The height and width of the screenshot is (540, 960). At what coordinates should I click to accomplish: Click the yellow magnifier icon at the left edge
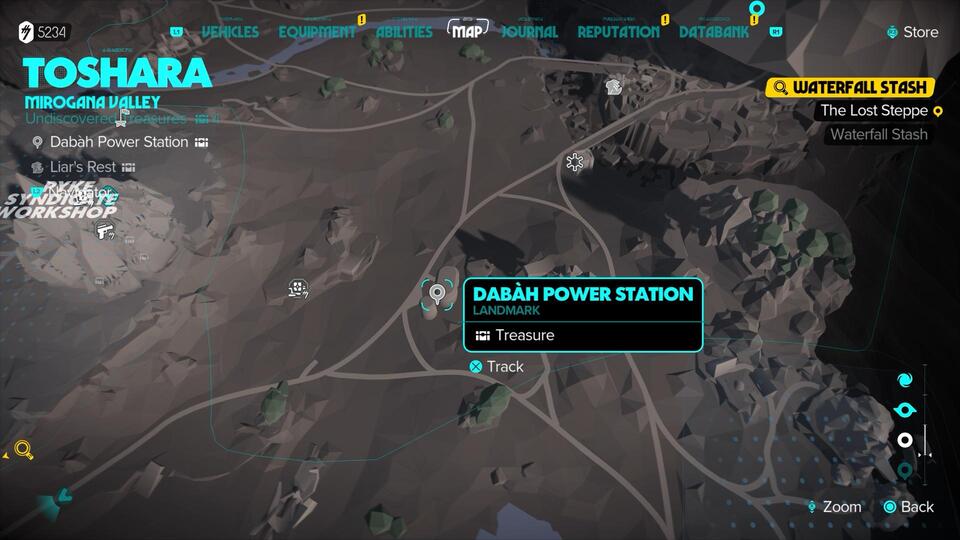tap(24, 450)
